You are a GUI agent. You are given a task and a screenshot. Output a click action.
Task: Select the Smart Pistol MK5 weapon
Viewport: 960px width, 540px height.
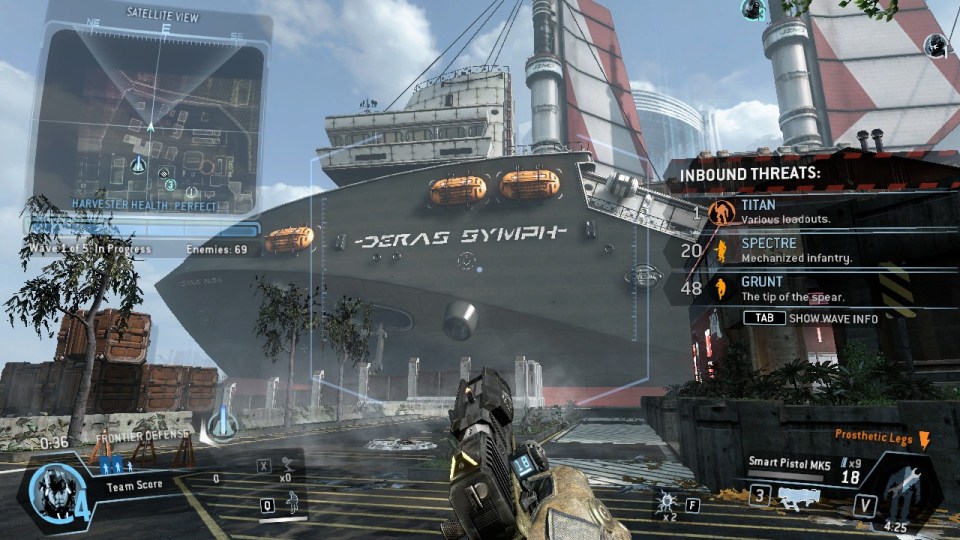pos(788,462)
